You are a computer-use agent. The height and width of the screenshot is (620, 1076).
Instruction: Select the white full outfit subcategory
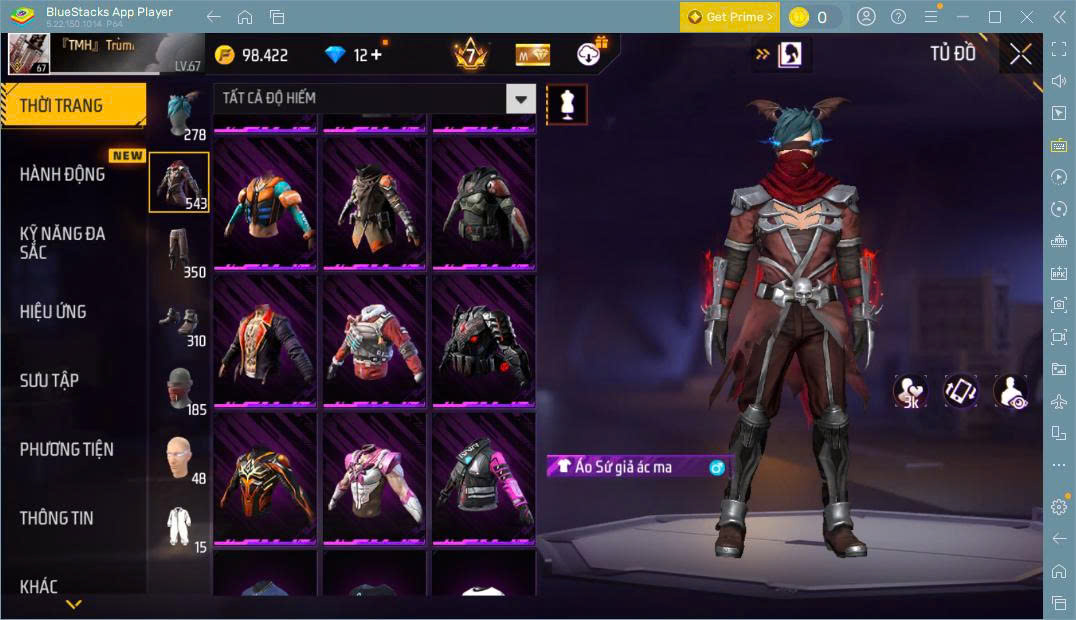[x=180, y=527]
